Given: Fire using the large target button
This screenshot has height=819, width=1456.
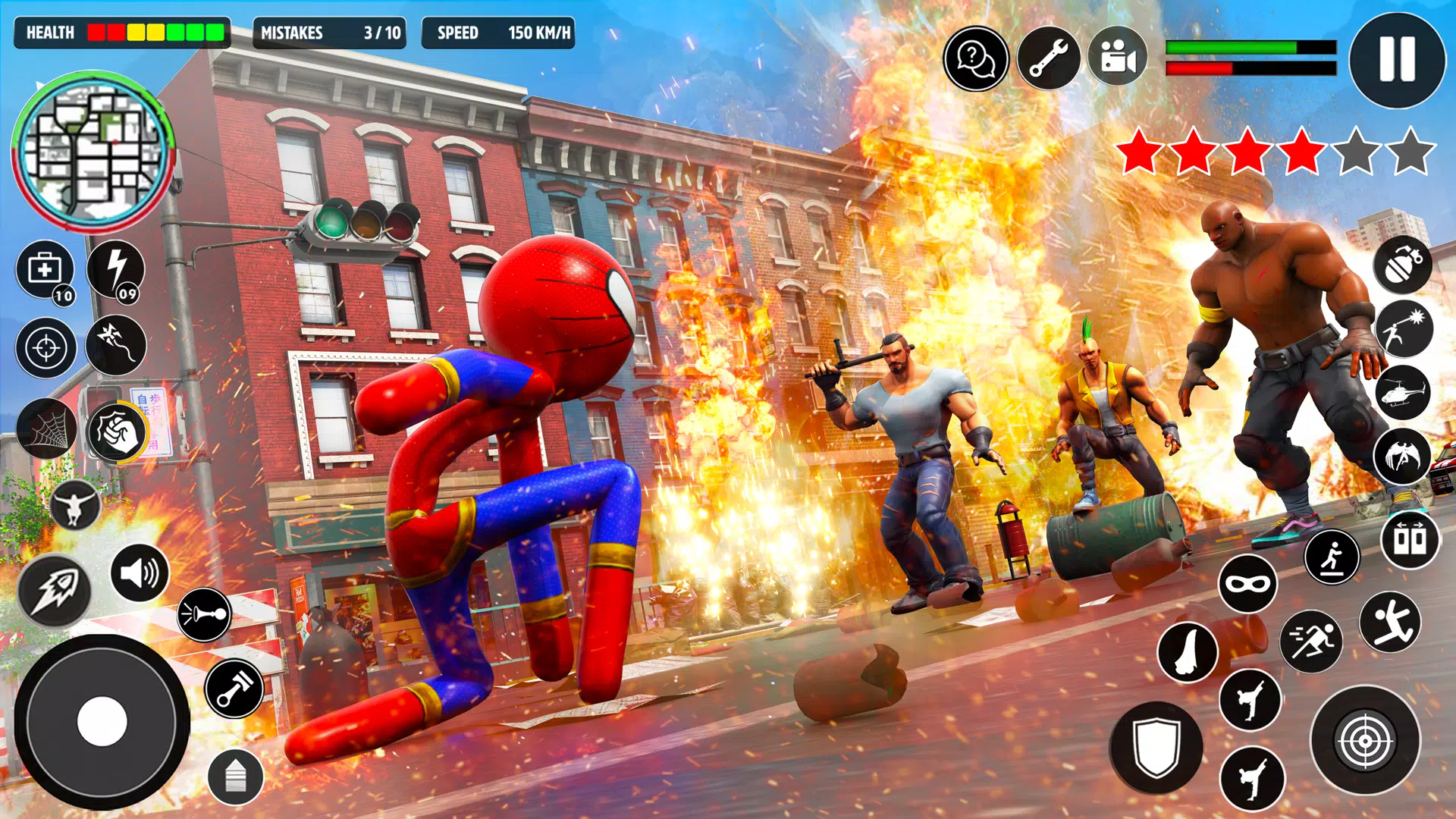Looking at the screenshot, I should [1365, 740].
